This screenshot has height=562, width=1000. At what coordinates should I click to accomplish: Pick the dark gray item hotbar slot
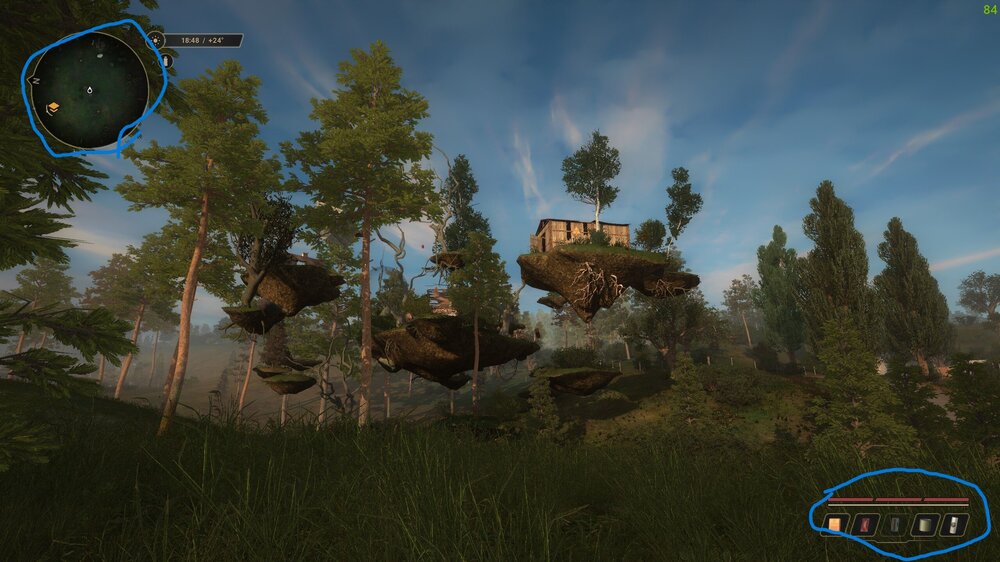click(896, 524)
